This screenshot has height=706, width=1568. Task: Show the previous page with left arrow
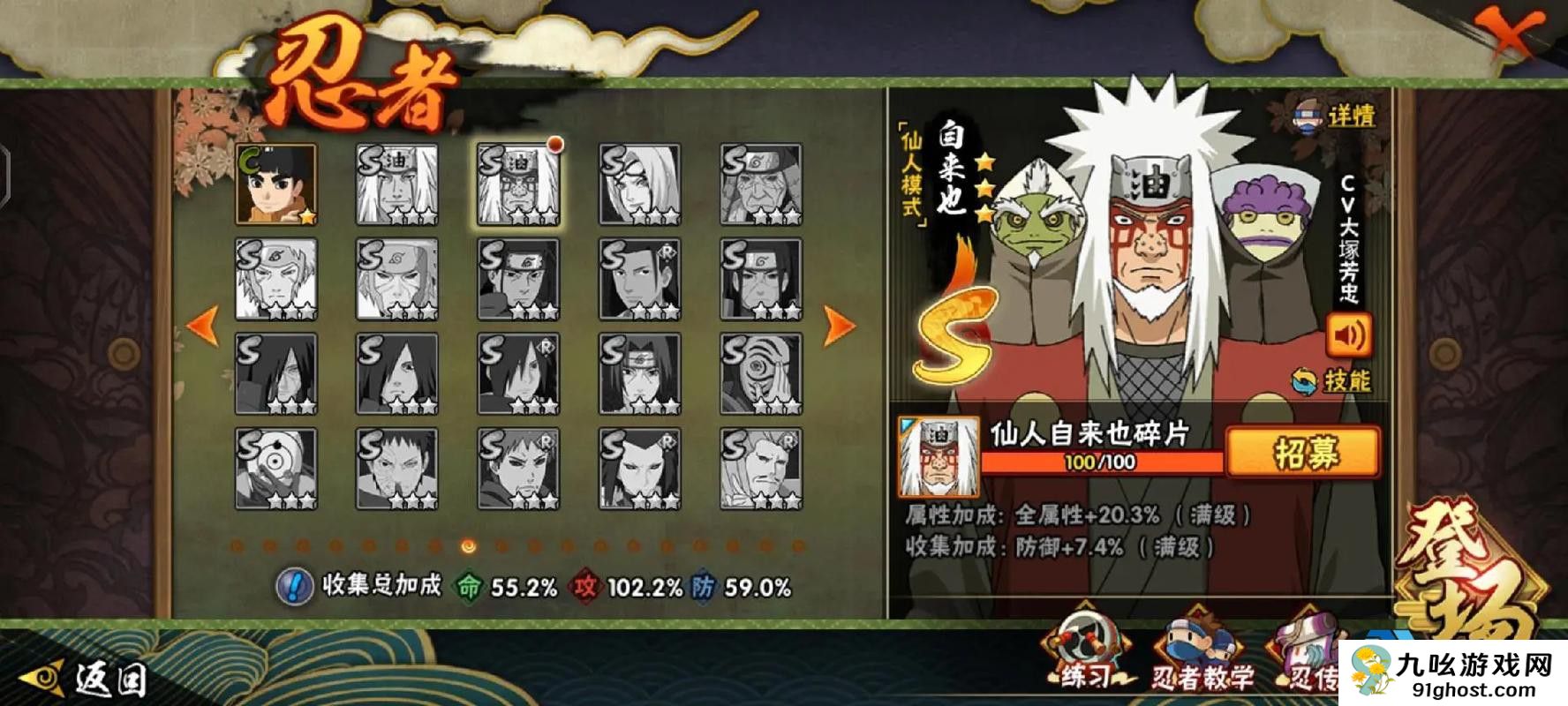tap(202, 327)
